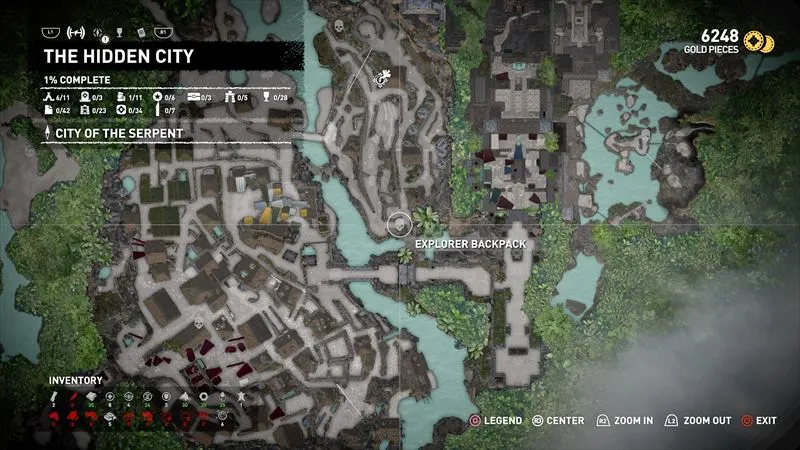Select the Explorer Backpack map marker

point(397,223)
